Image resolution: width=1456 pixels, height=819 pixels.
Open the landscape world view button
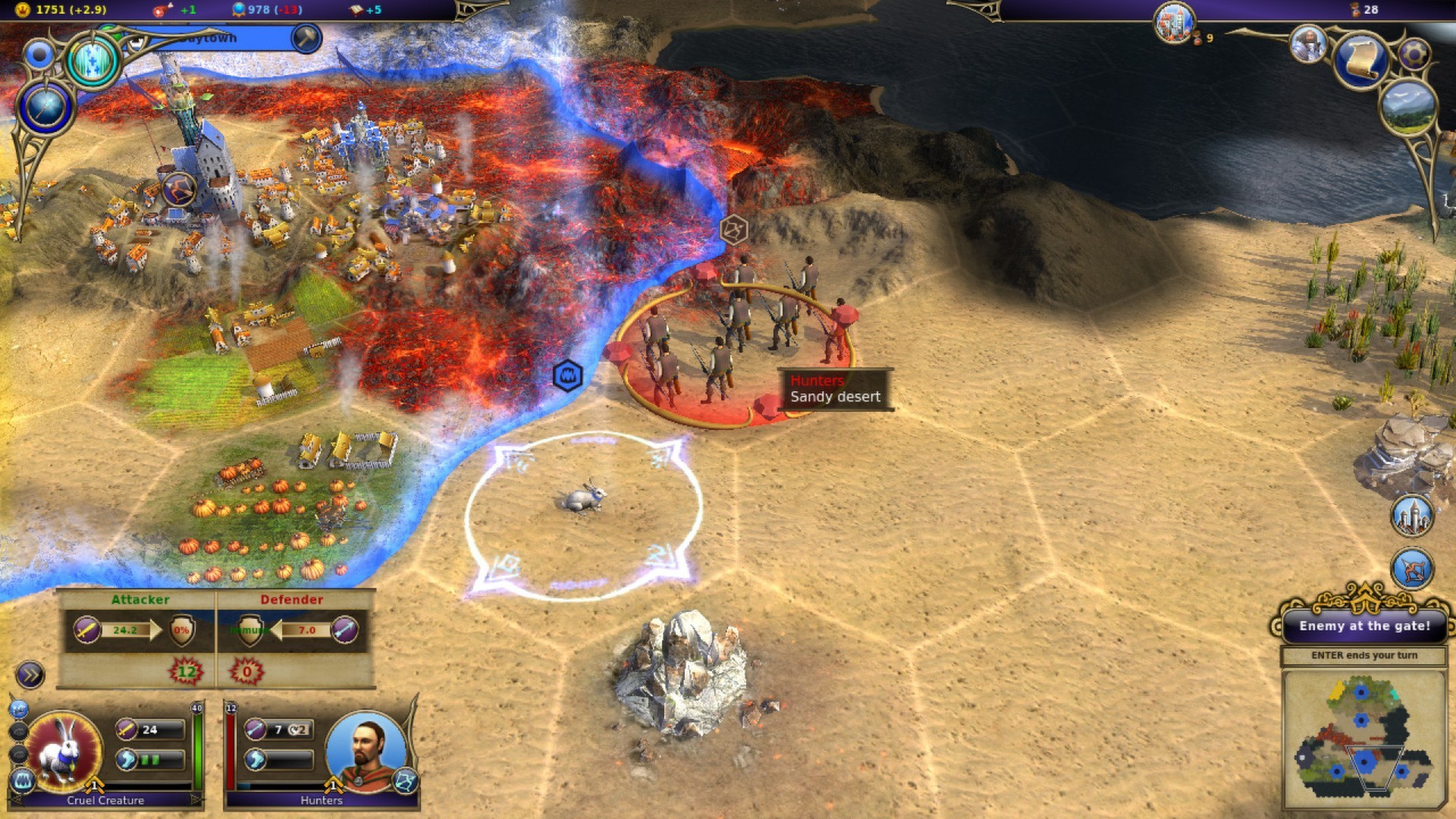click(x=1409, y=106)
